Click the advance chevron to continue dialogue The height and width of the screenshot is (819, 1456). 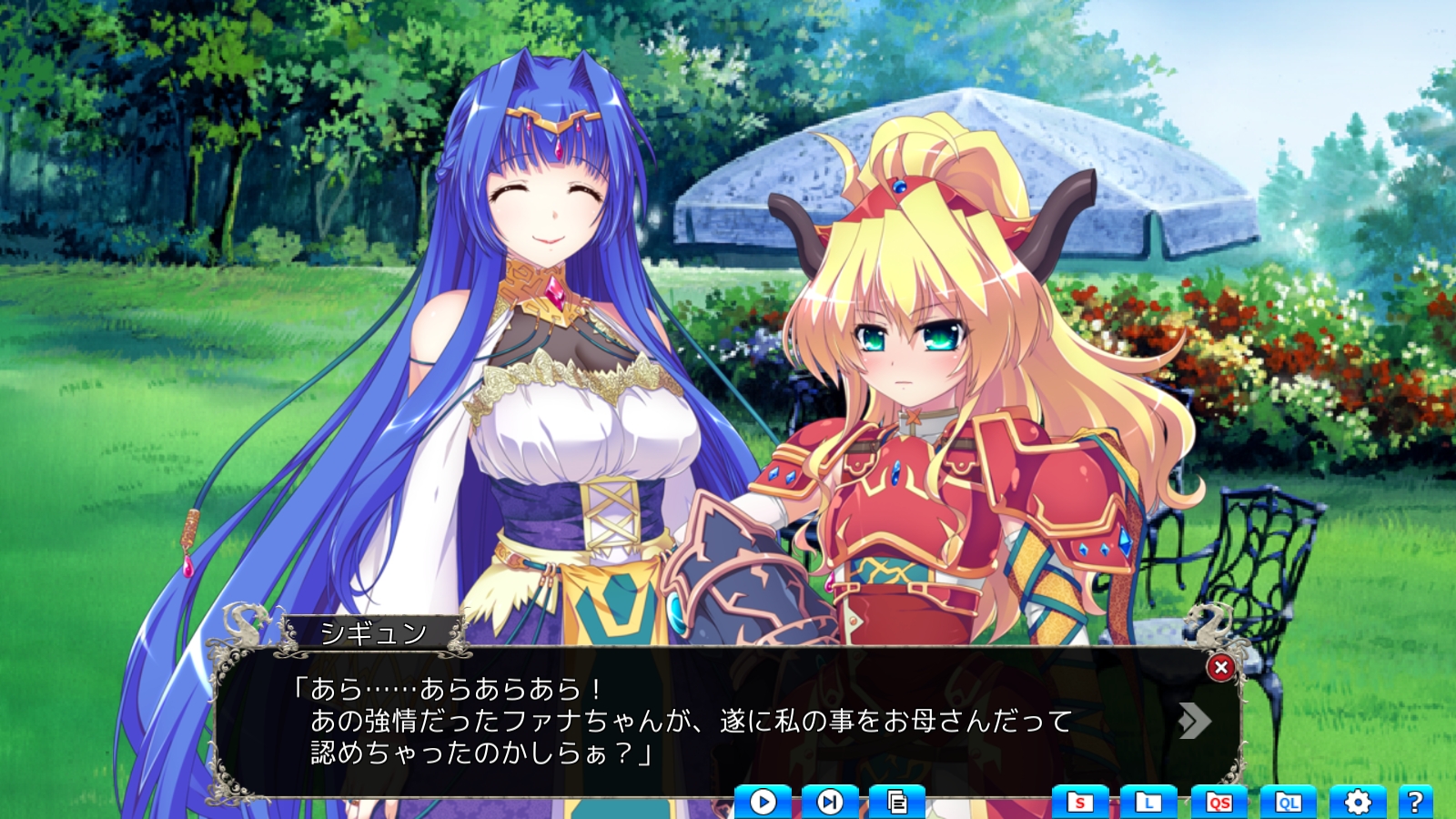click(1196, 722)
